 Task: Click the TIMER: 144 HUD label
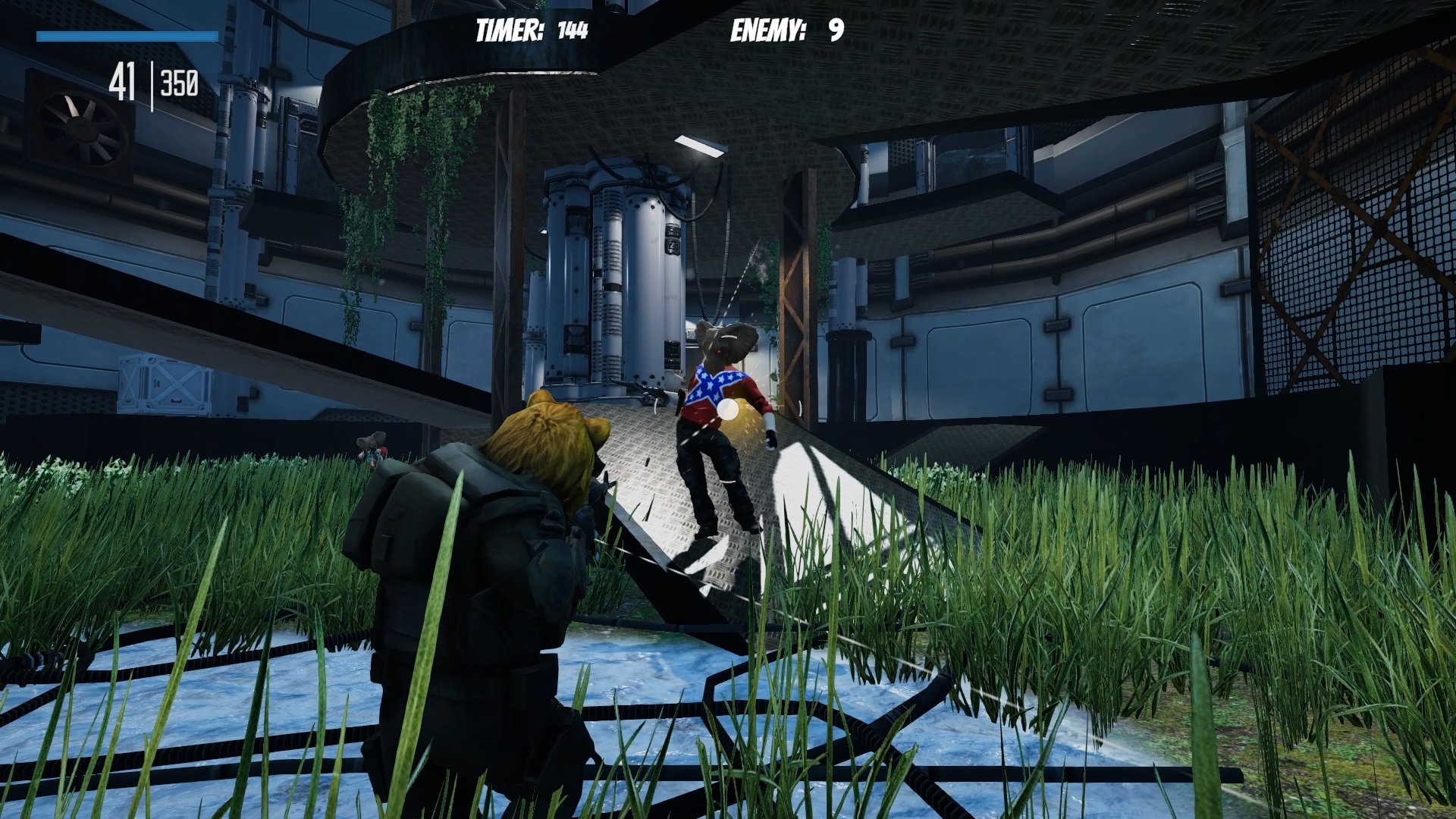point(529,30)
